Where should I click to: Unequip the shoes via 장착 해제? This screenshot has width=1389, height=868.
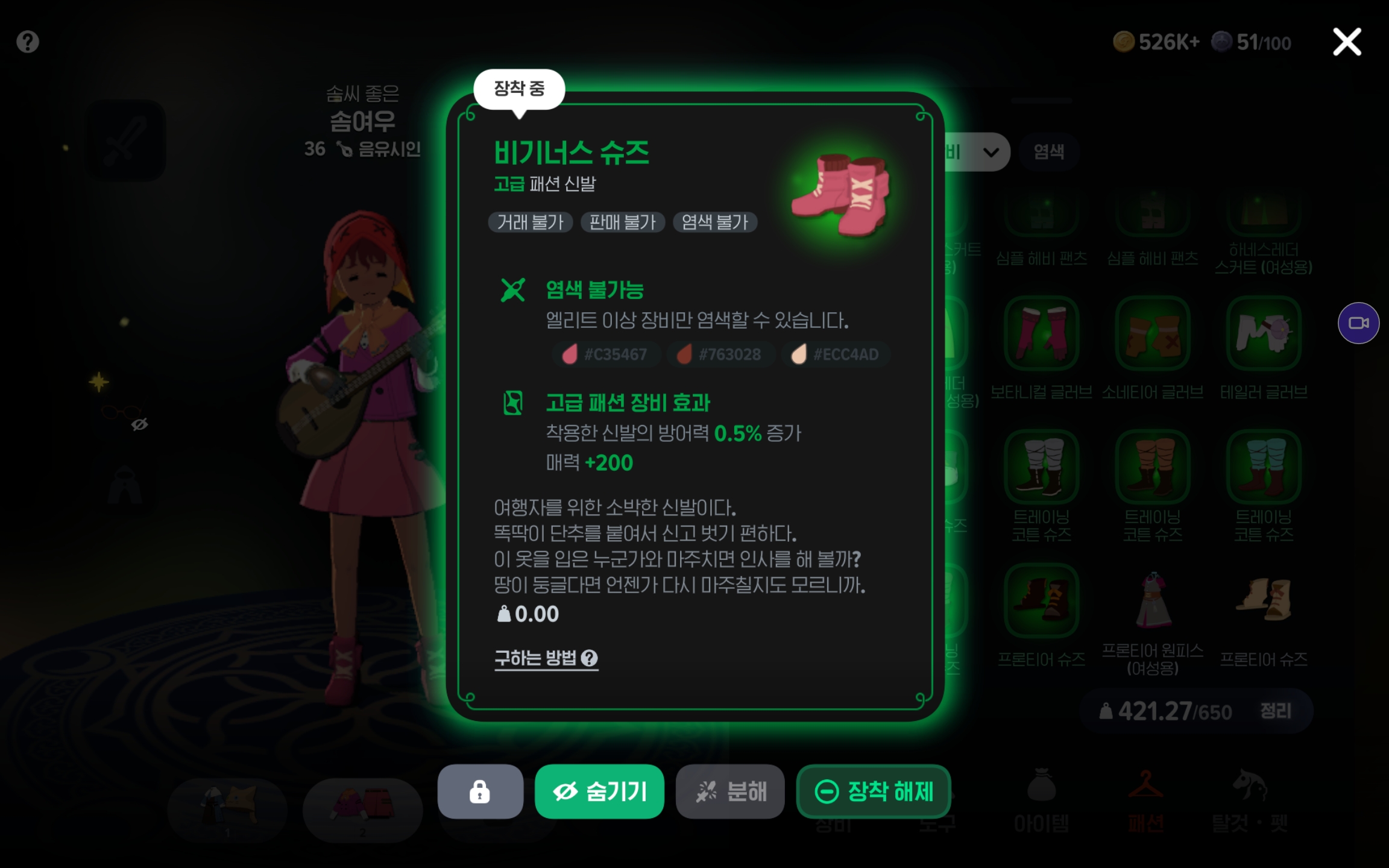click(x=874, y=791)
